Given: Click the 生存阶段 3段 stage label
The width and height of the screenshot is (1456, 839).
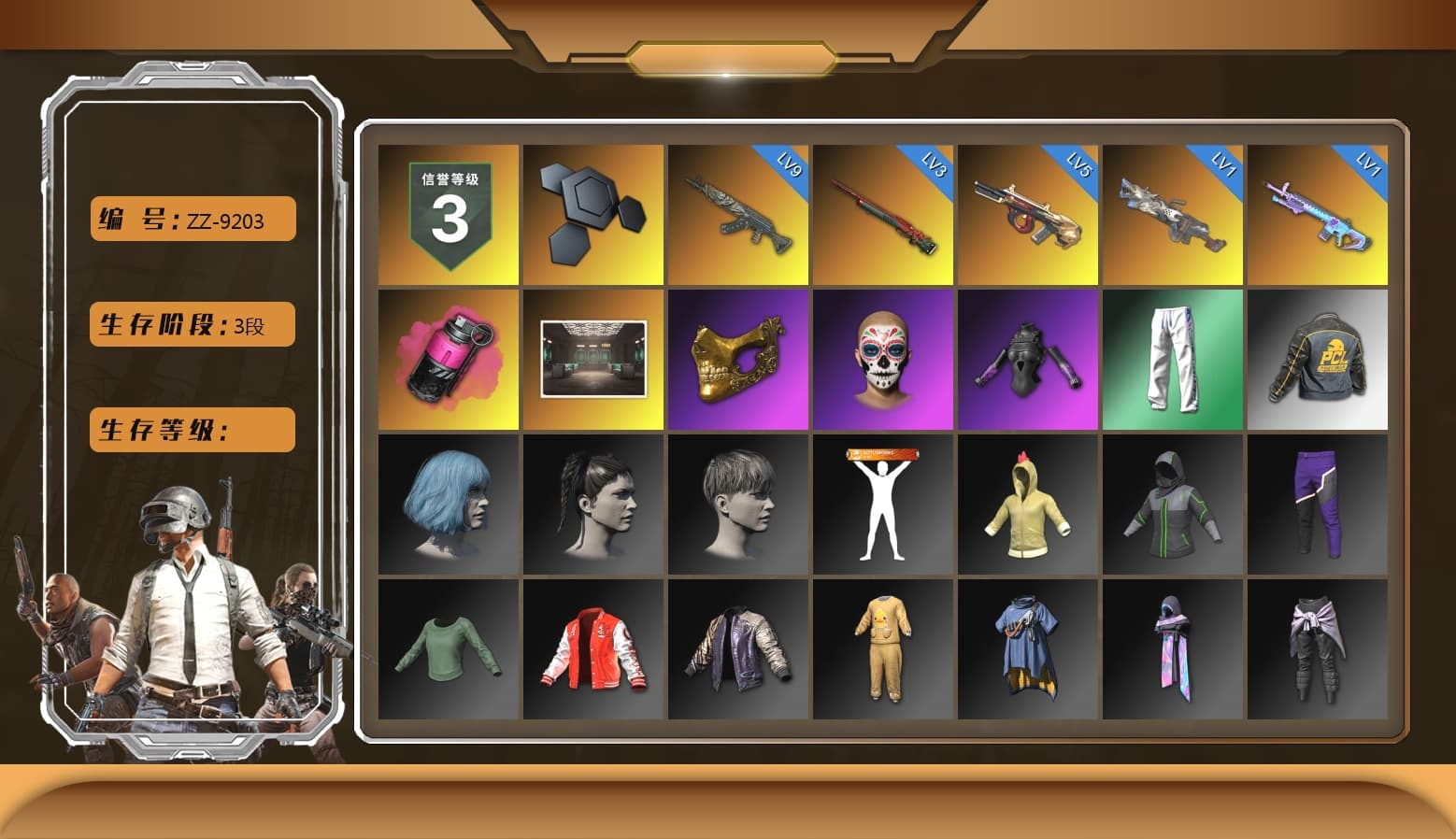Looking at the screenshot, I should [x=192, y=325].
